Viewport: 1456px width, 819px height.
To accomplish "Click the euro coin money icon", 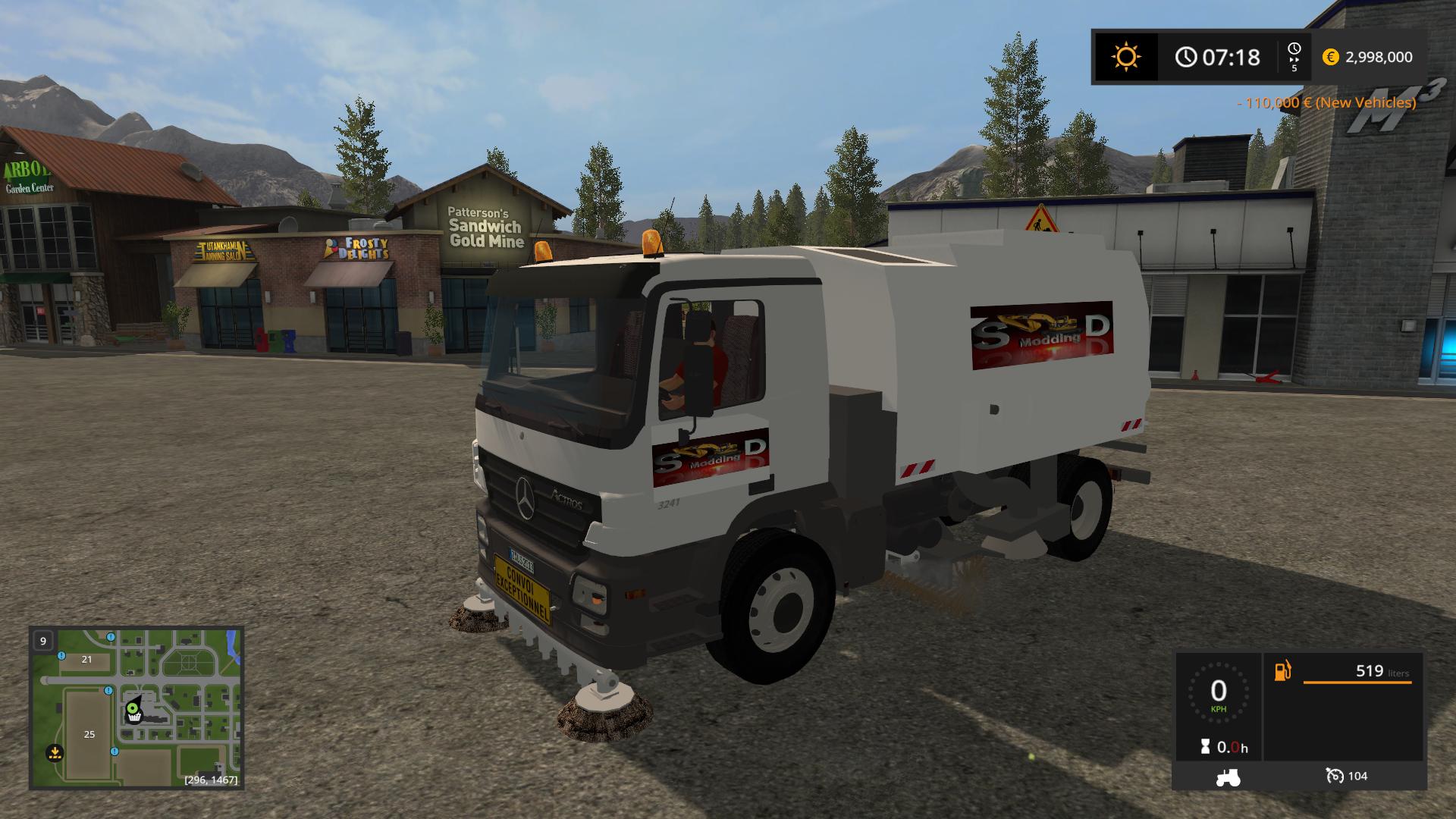I will [1330, 57].
